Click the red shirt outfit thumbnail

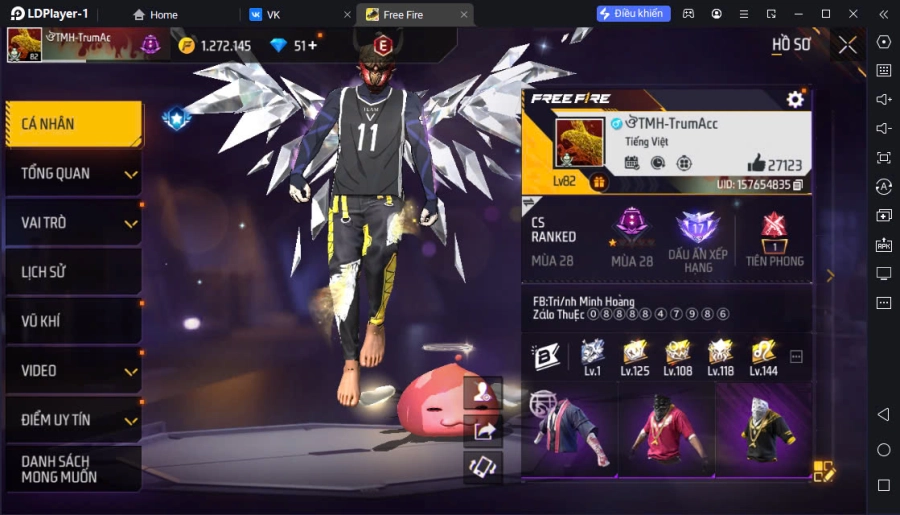(665, 430)
